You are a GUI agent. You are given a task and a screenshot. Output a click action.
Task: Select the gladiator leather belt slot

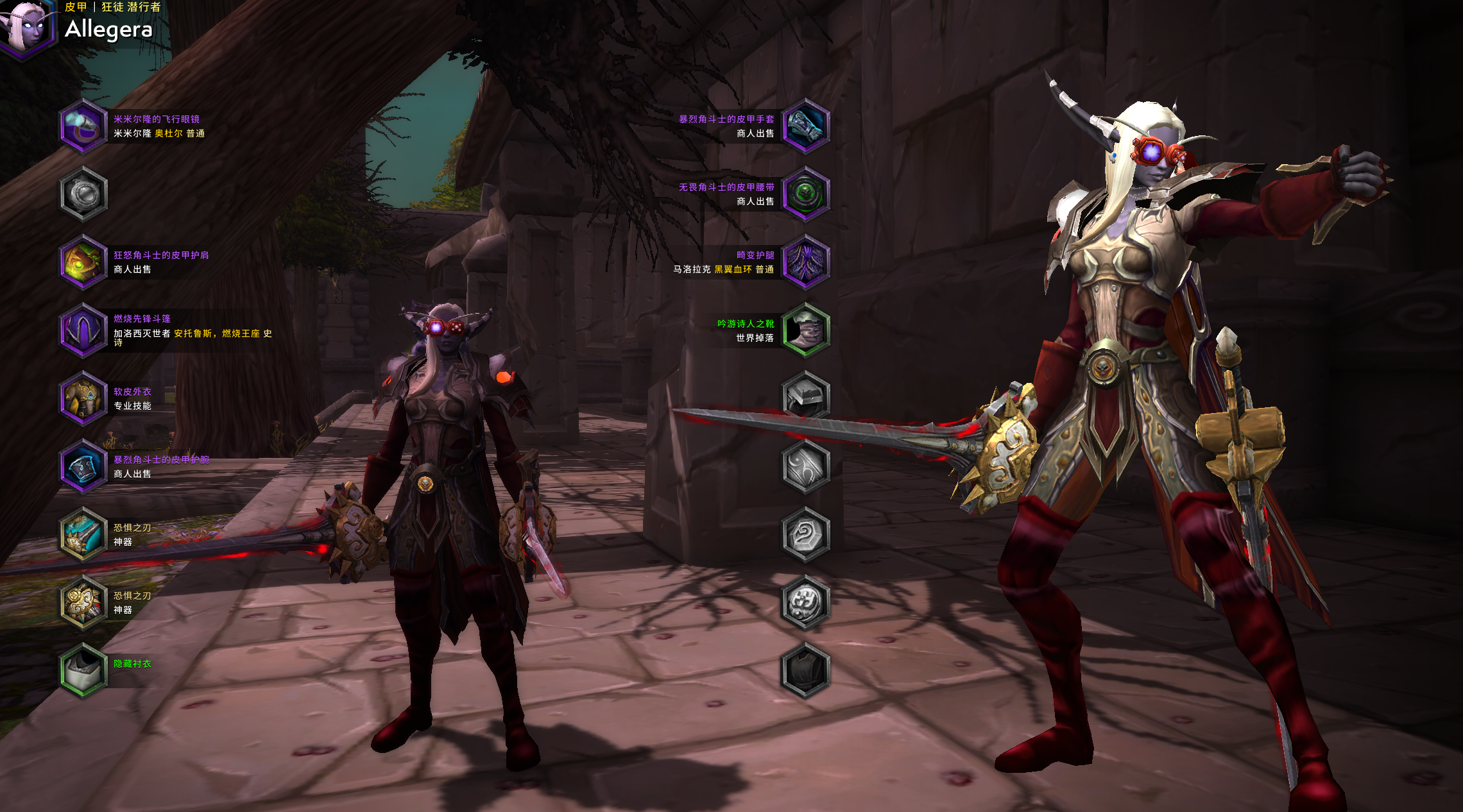pos(805,194)
